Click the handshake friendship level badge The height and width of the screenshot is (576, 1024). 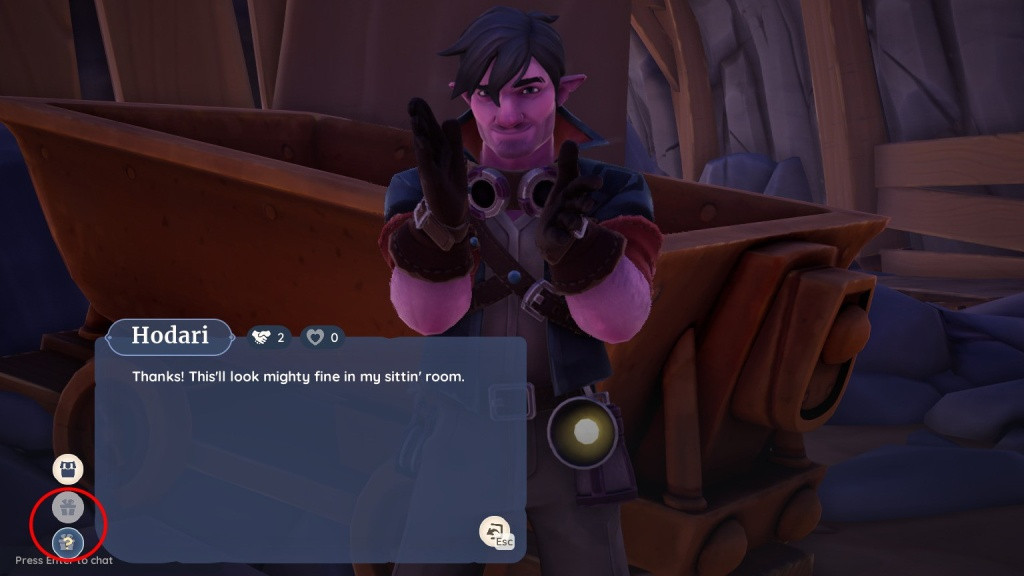tap(268, 338)
